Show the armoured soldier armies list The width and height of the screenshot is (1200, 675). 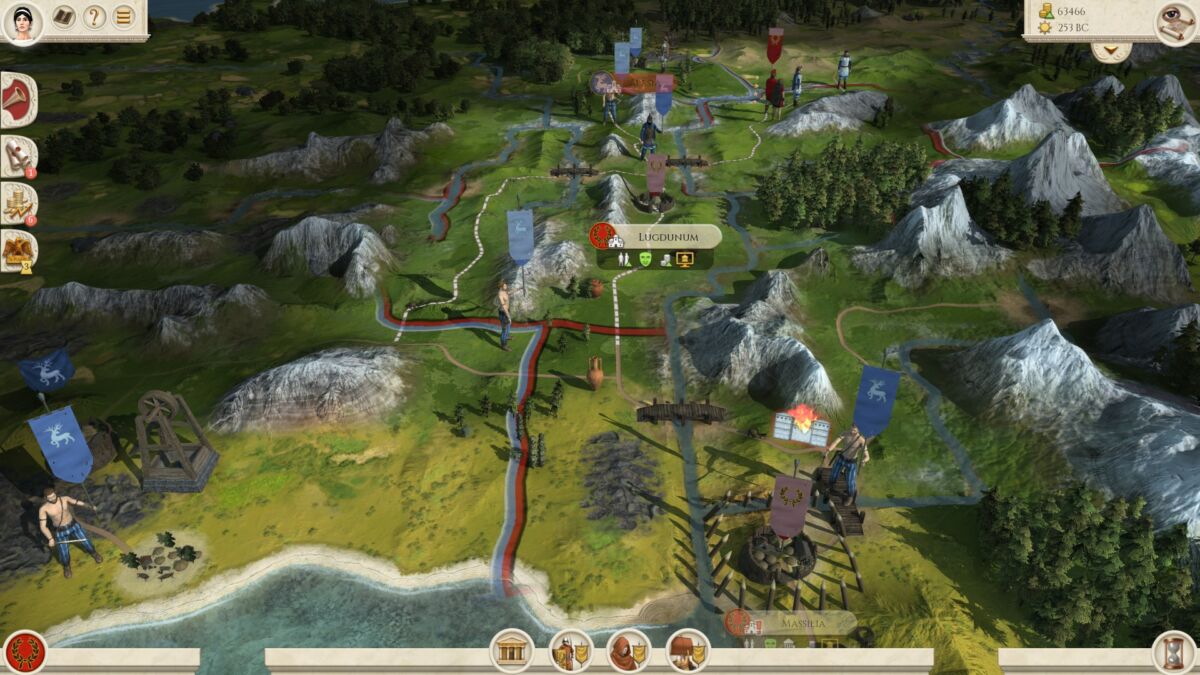point(569,652)
